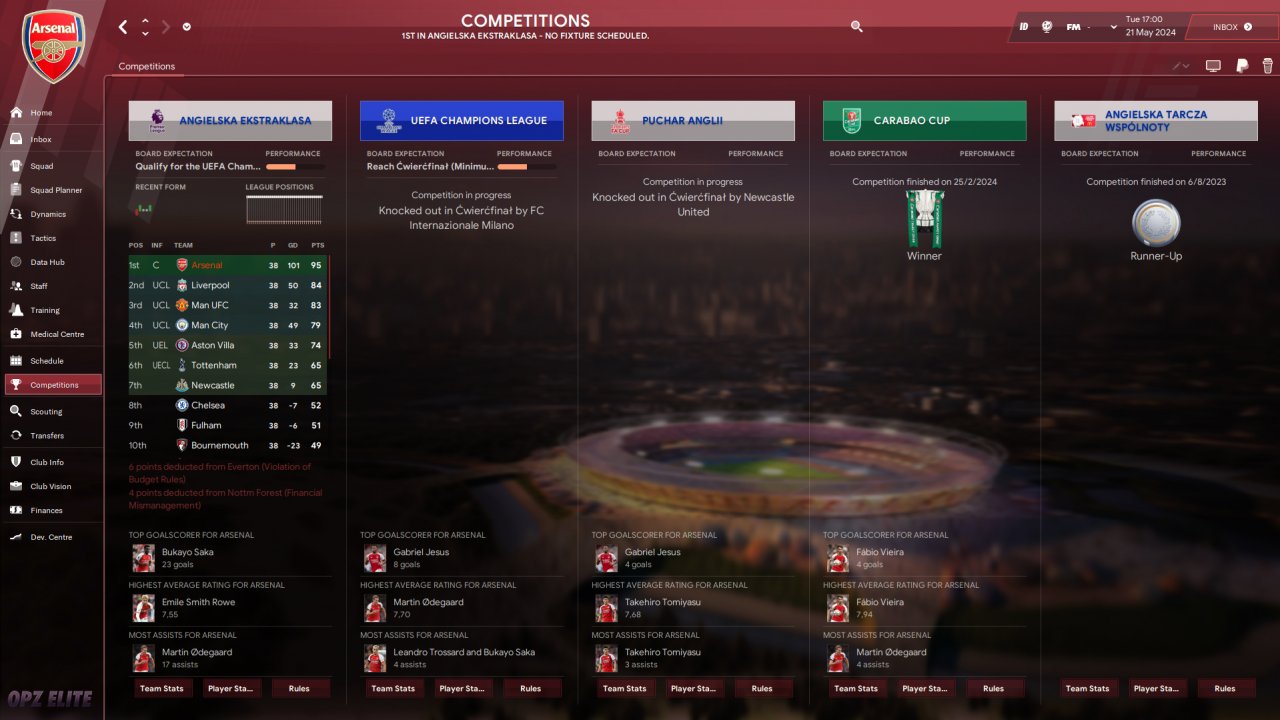Open the Inbox button at top right
Image resolution: width=1280 pixels, height=720 pixels.
pyautogui.click(x=1232, y=27)
